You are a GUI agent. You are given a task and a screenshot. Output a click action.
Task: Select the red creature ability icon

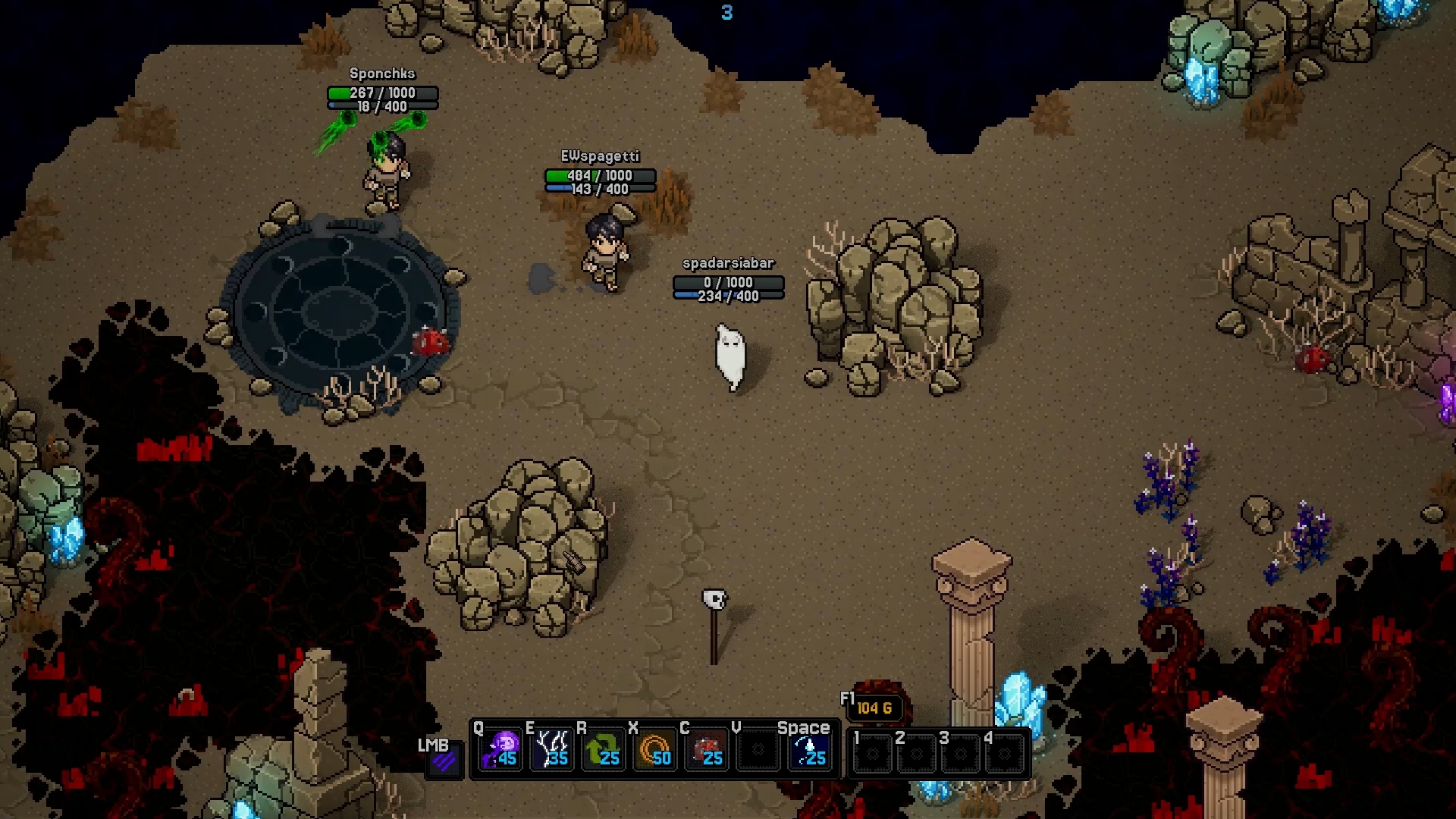(707, 749)
